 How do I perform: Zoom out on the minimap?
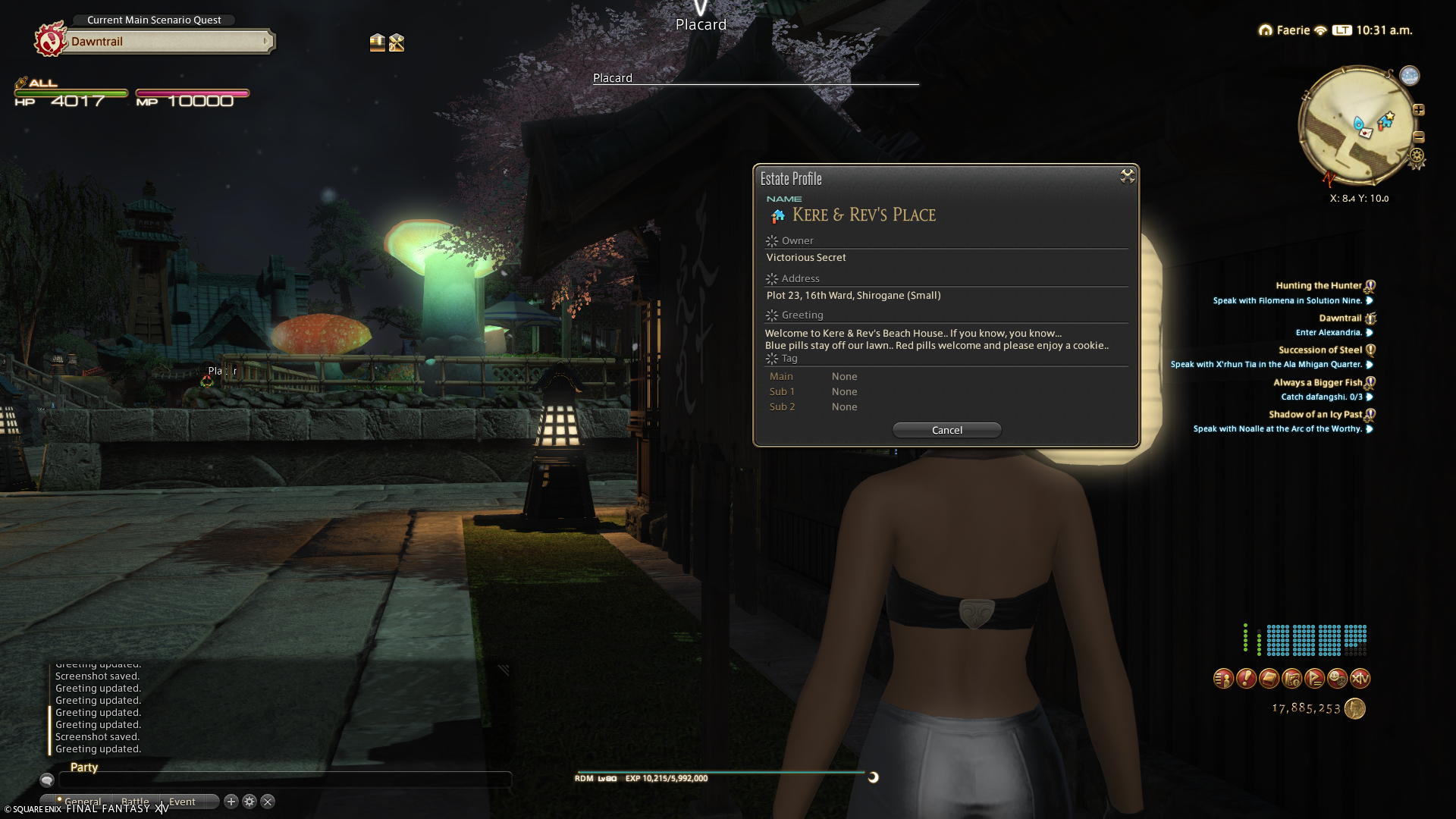1419,137
